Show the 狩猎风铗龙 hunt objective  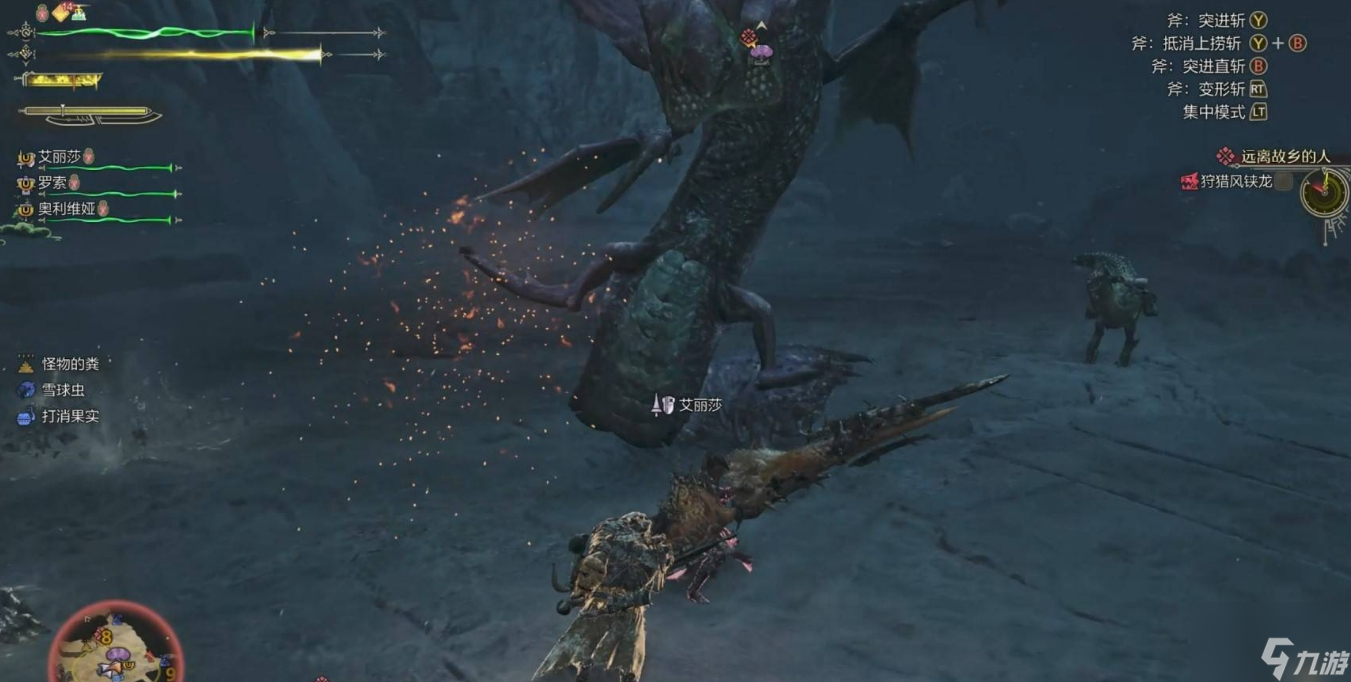[1236, 181]
